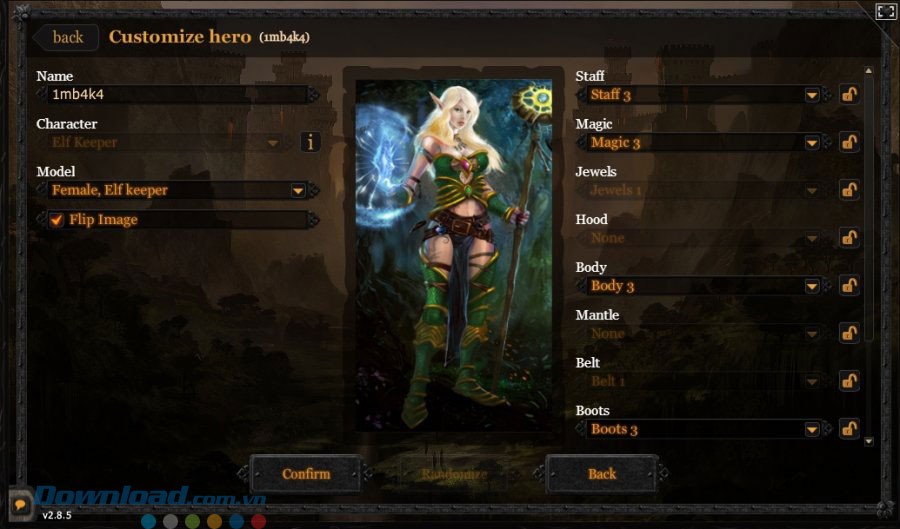Click the options list scroll-down arrow
Viewport: 900px width, 529px height.
tap(868, 440)
